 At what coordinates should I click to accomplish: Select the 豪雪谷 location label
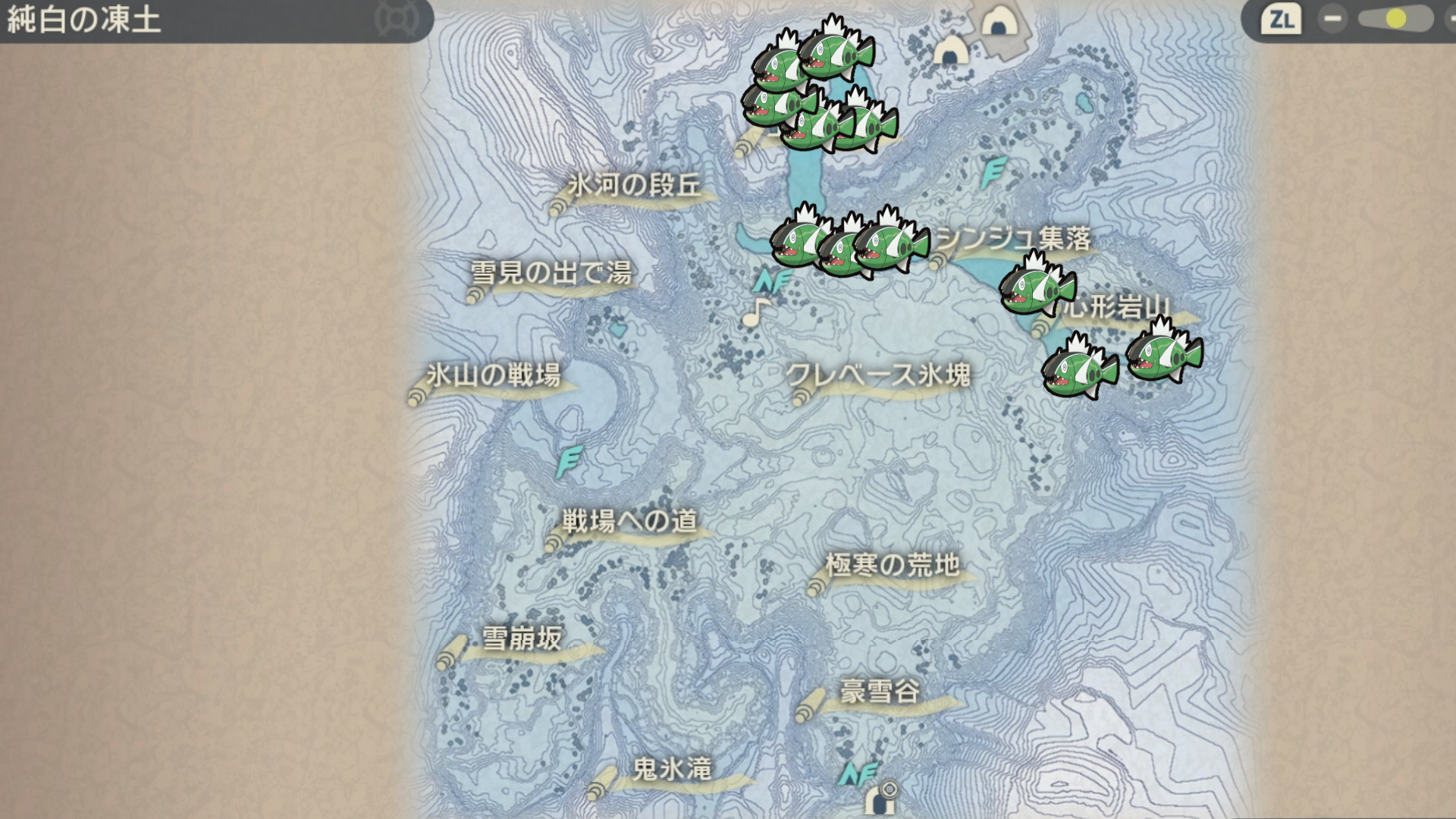pyautogui.click(x=880, y=692)
